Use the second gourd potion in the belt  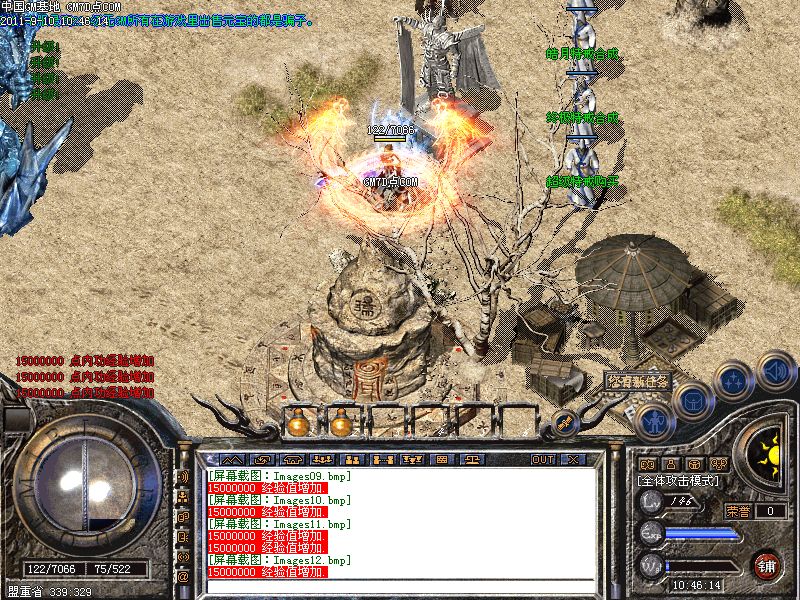[341, 424]
